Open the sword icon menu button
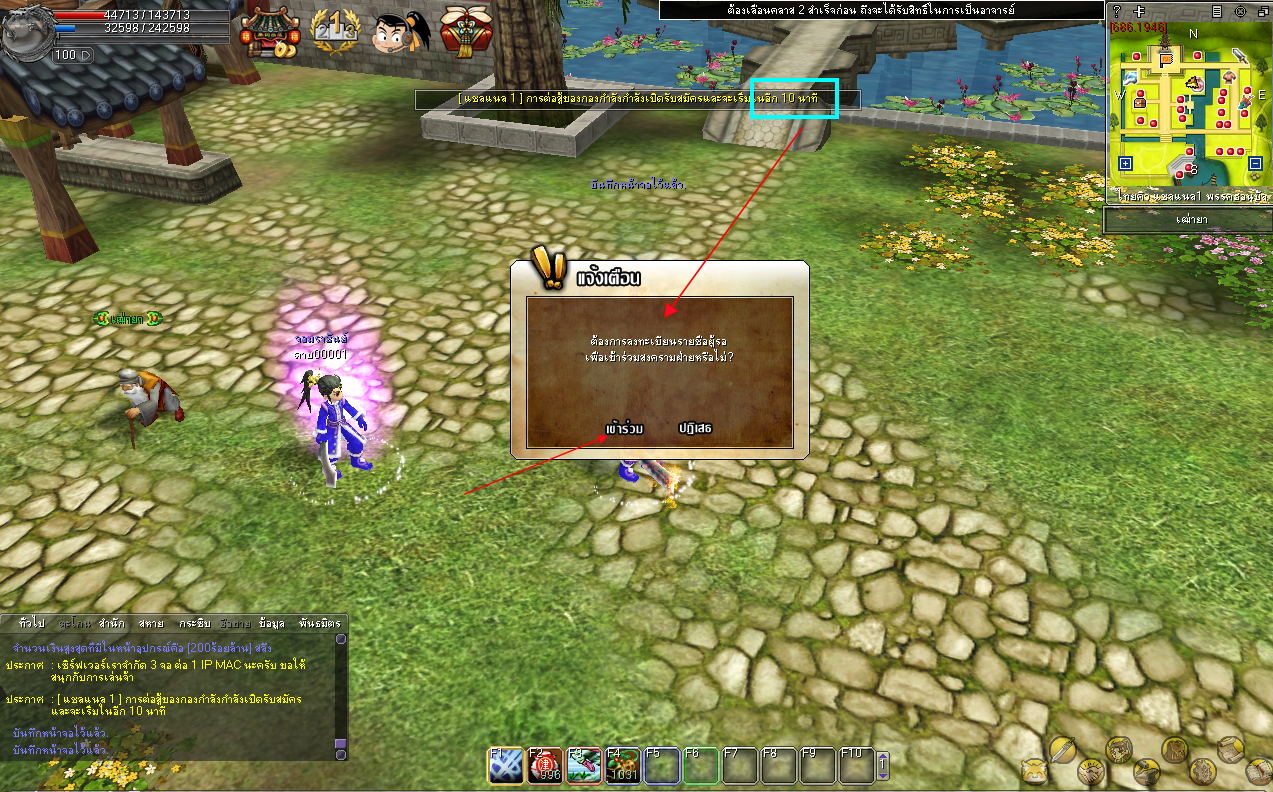The width and height of the screenshot is (1273, 792). [x=1061, y=748]
